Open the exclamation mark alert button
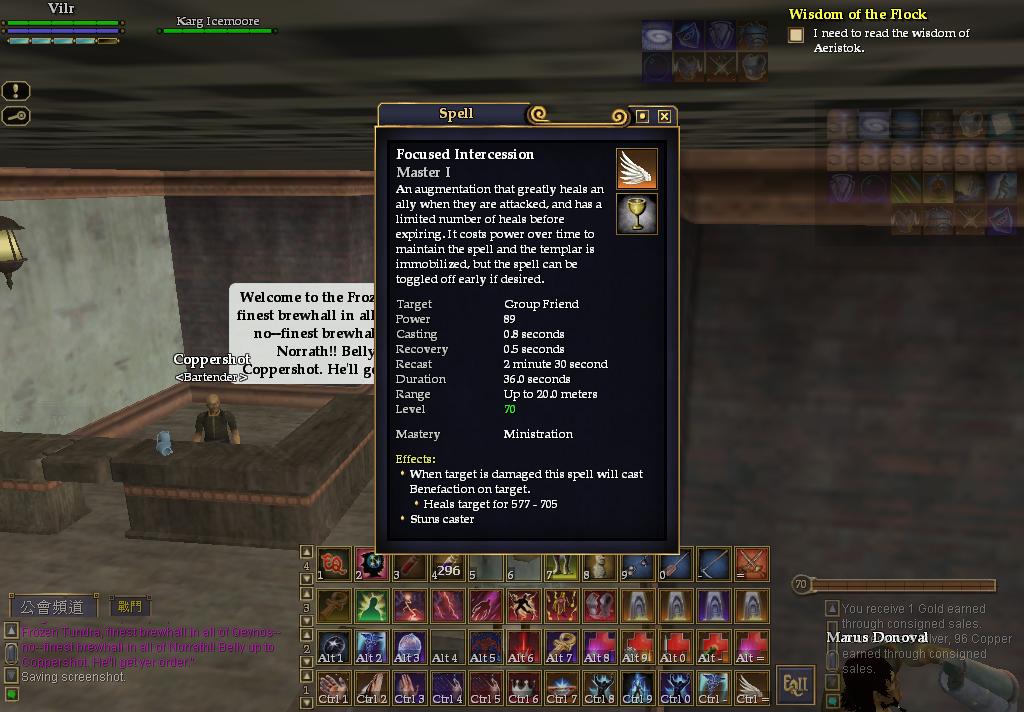Viewport: 1024px width, 712px height. [16, 90]
